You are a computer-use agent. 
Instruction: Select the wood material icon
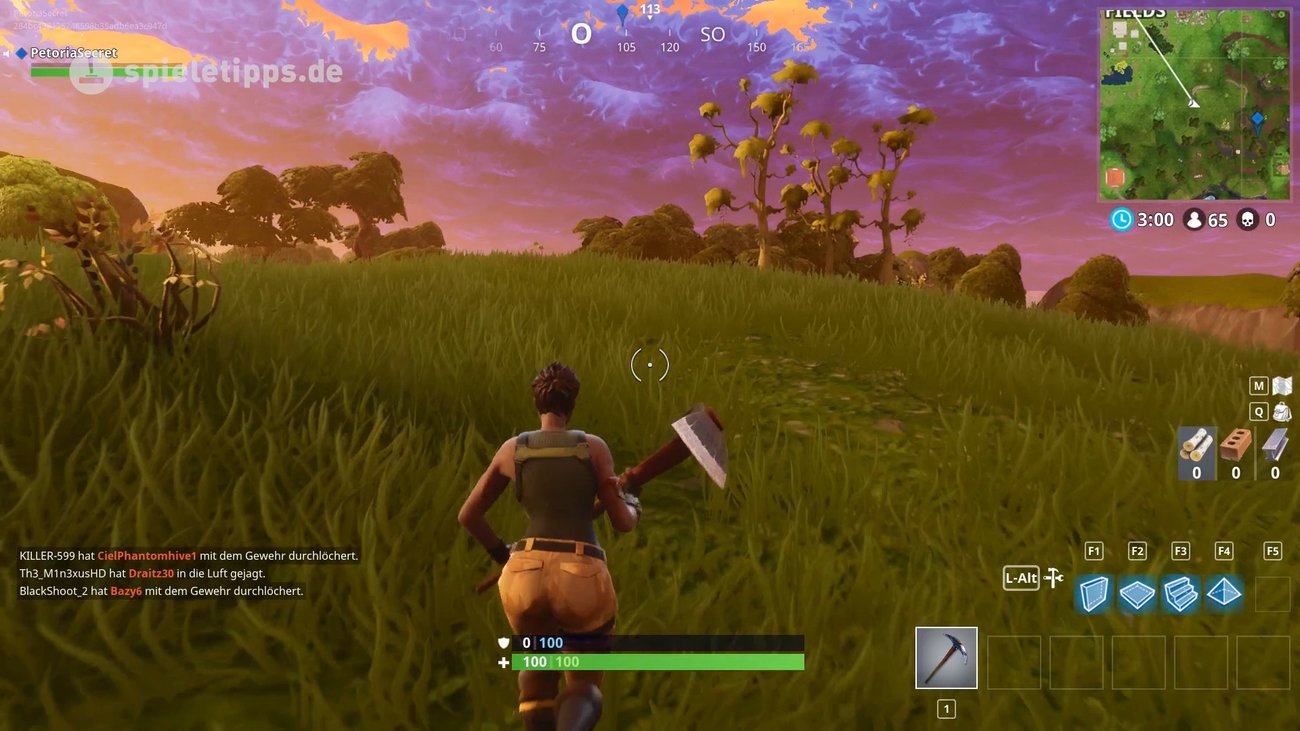[1196, 445]
